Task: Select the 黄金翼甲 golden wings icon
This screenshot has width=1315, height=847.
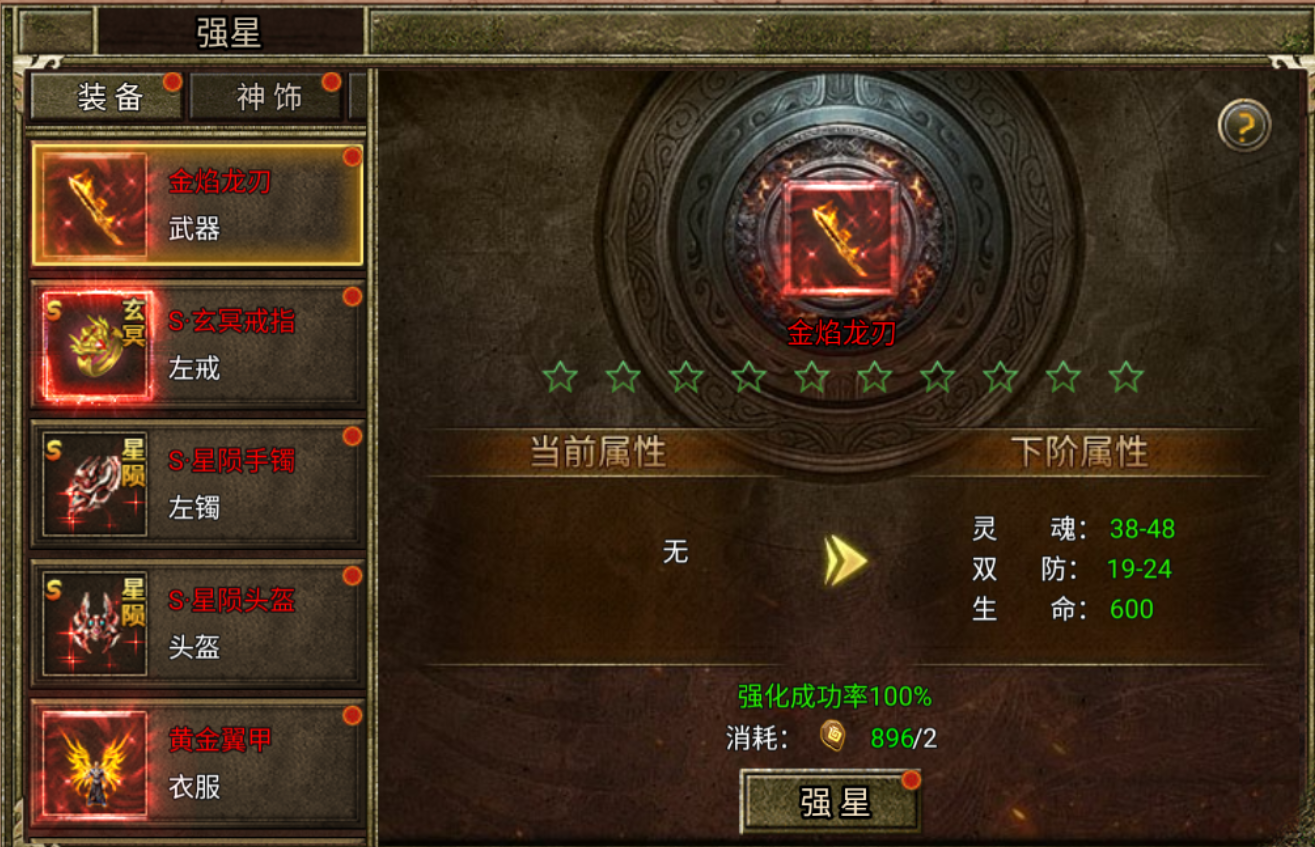Action: (x=95, y=764)
